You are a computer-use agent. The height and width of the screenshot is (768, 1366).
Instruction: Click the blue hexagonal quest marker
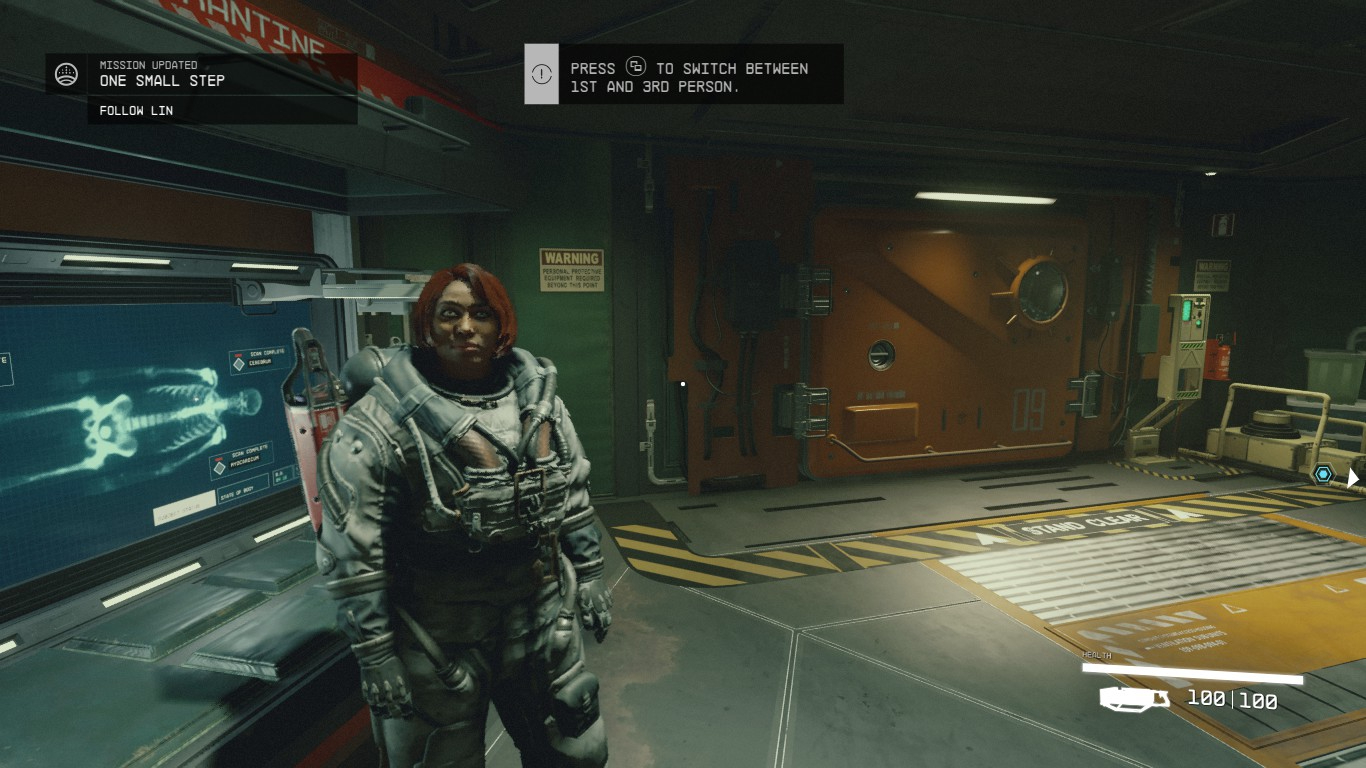click(x=1324, y=474)
